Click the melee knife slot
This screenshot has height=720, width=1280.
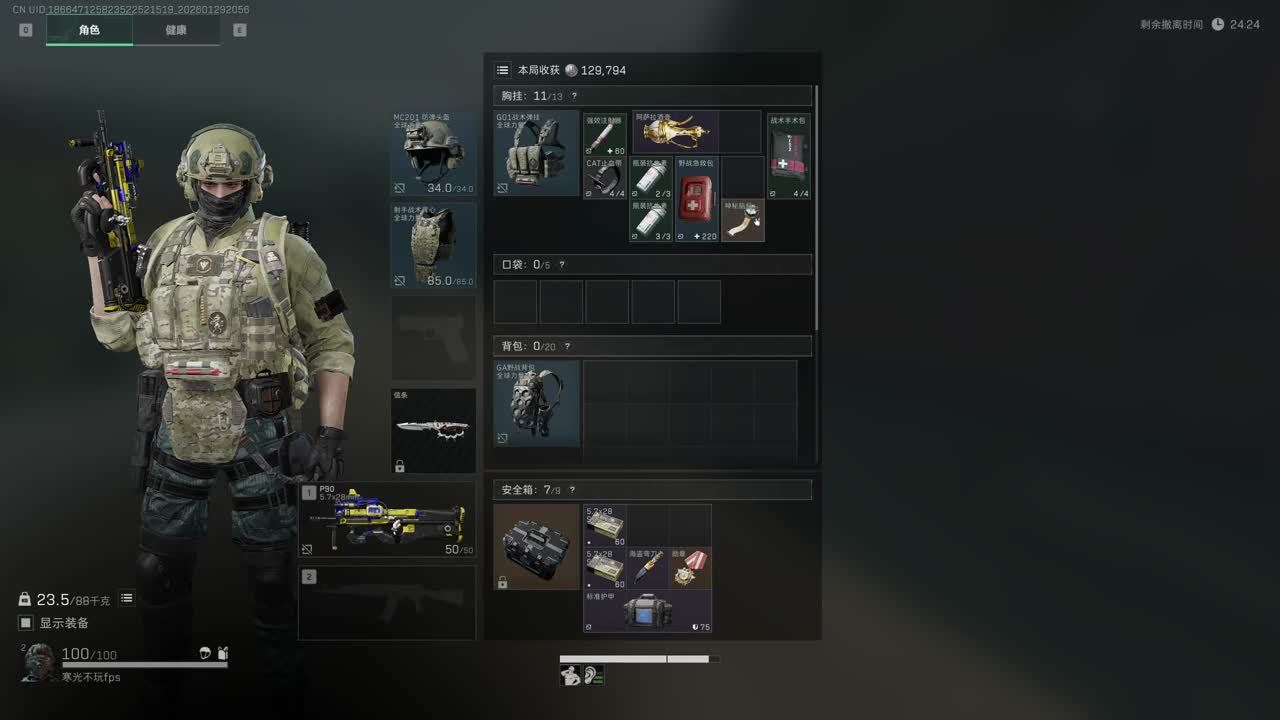pos(433,430)
